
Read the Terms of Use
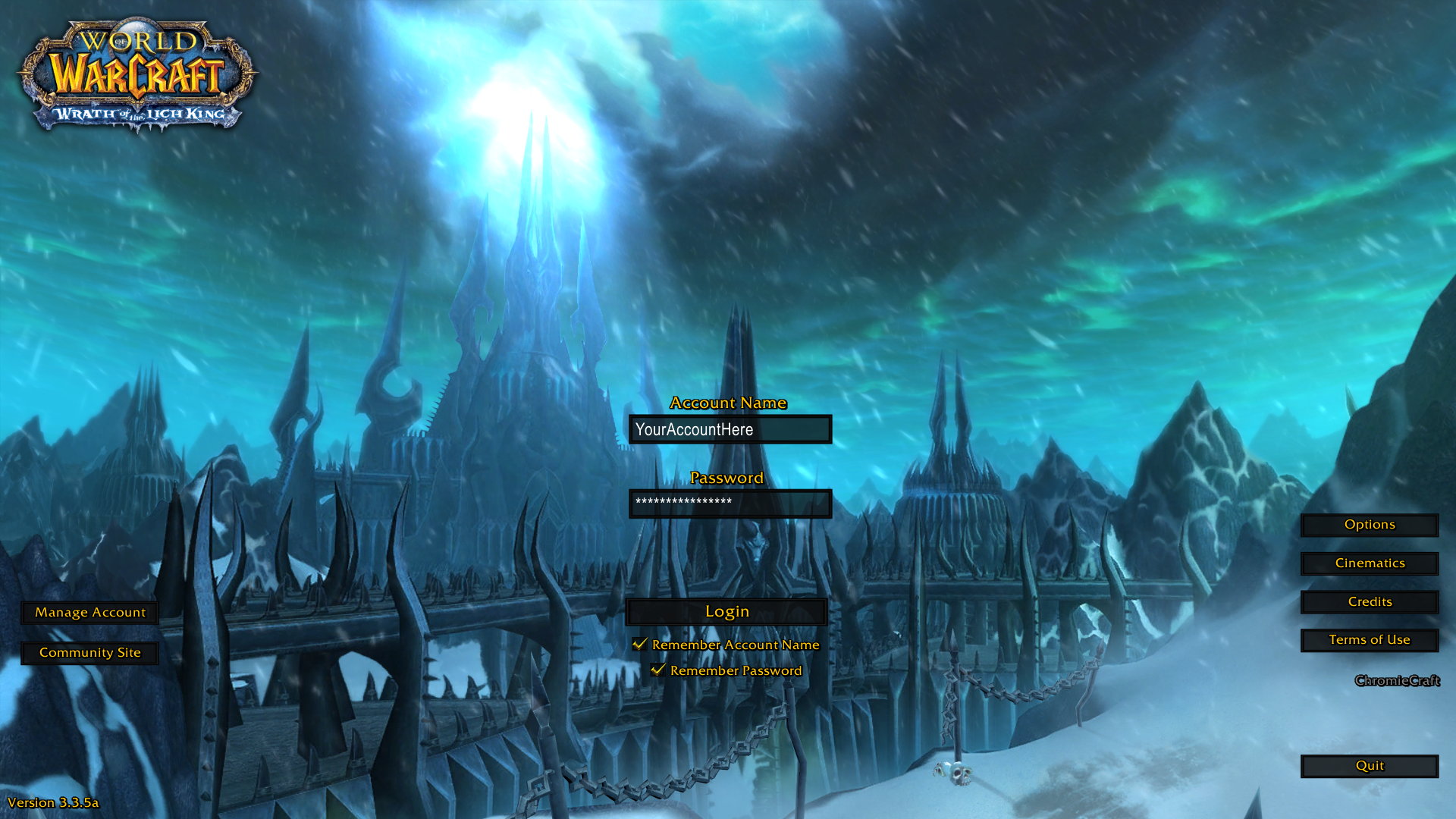coord(1369,640)
